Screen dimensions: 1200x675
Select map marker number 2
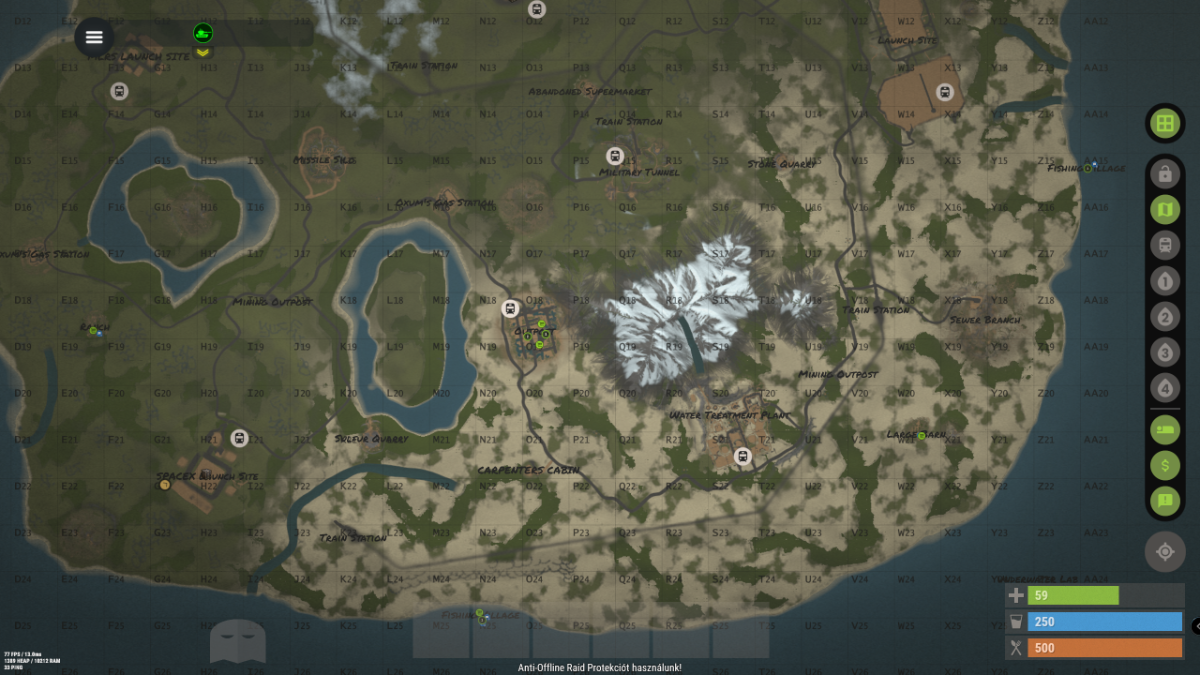(x=1164, y=318)
